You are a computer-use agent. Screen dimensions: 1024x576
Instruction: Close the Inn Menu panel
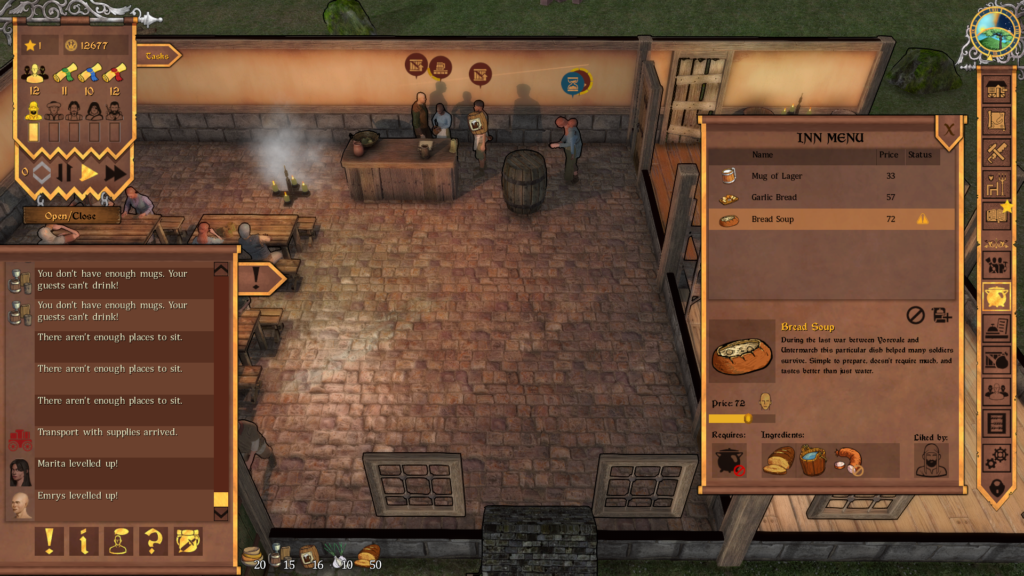coord(948,128)
